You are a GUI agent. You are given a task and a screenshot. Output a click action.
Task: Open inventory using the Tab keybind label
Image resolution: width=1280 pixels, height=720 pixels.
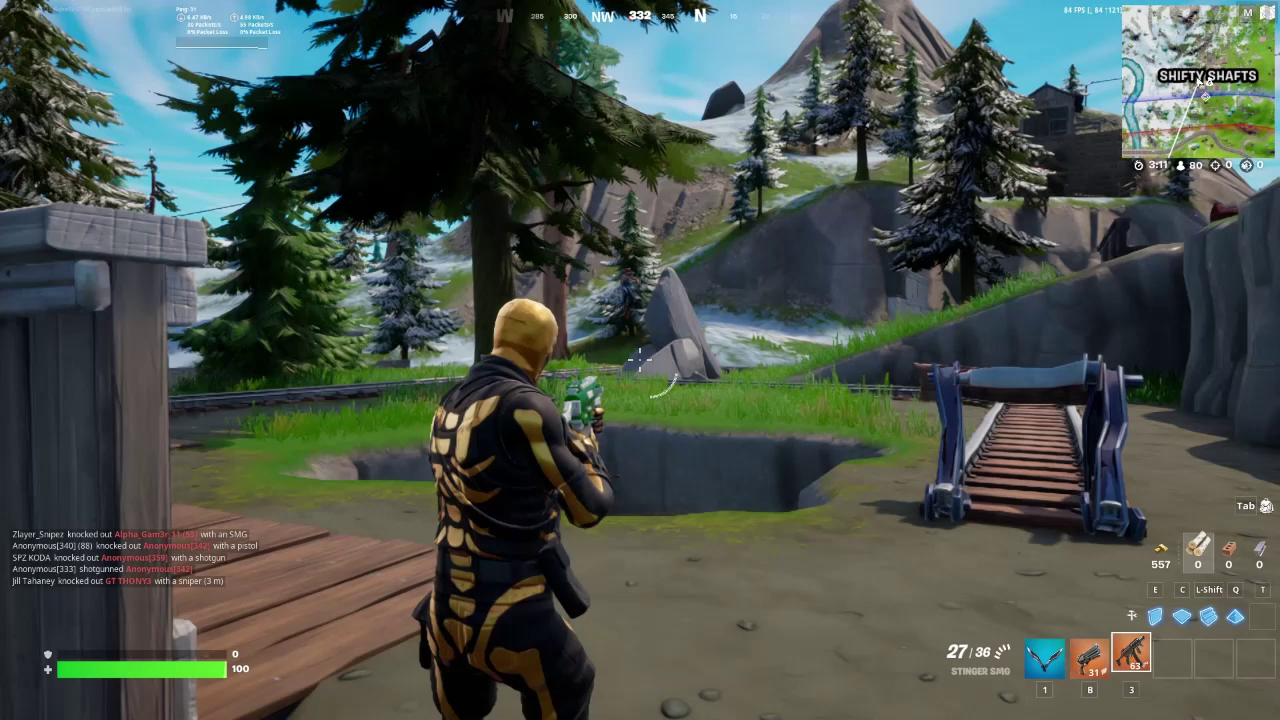[1244, 506]
